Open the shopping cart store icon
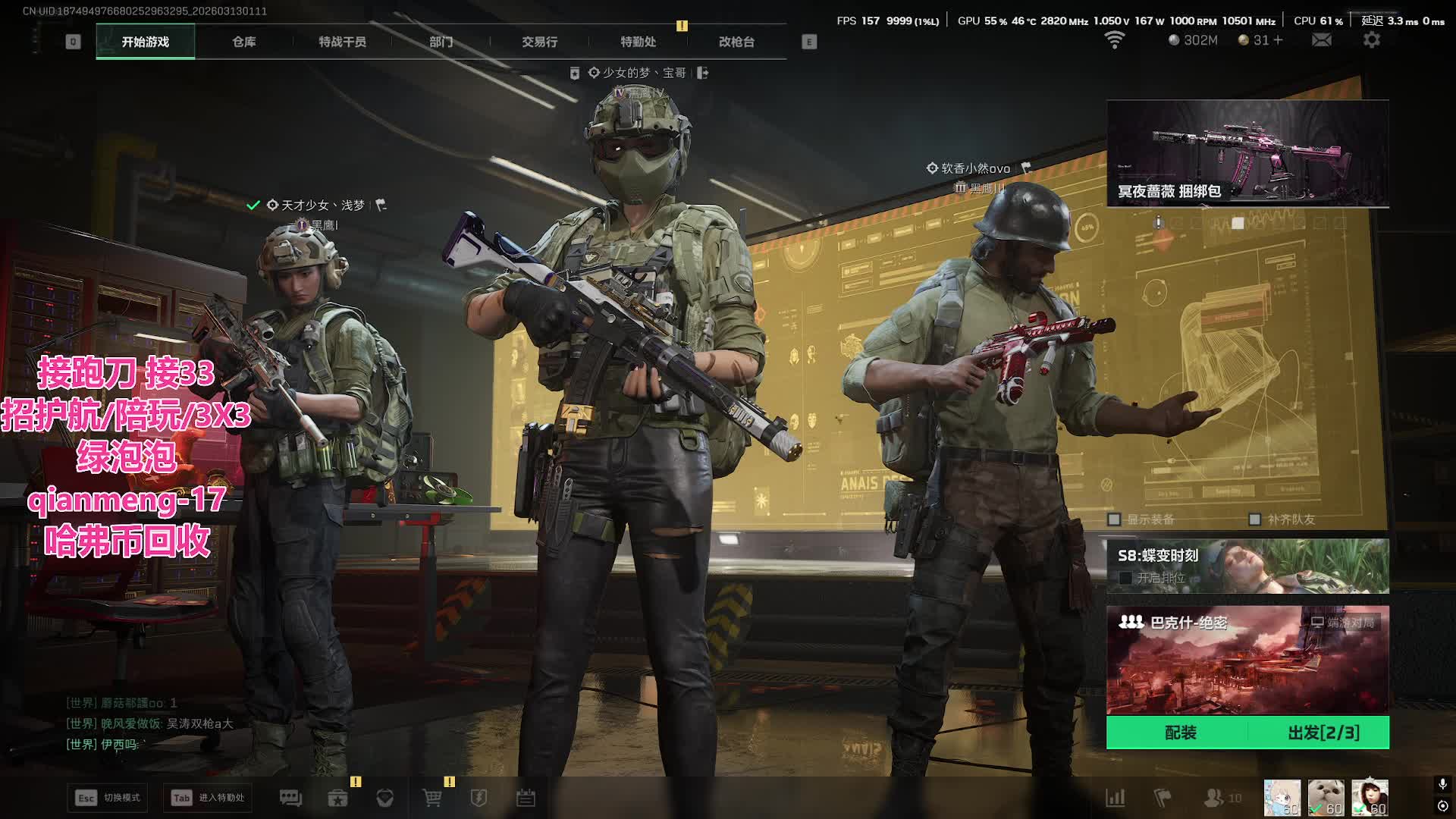 (431, 798)
